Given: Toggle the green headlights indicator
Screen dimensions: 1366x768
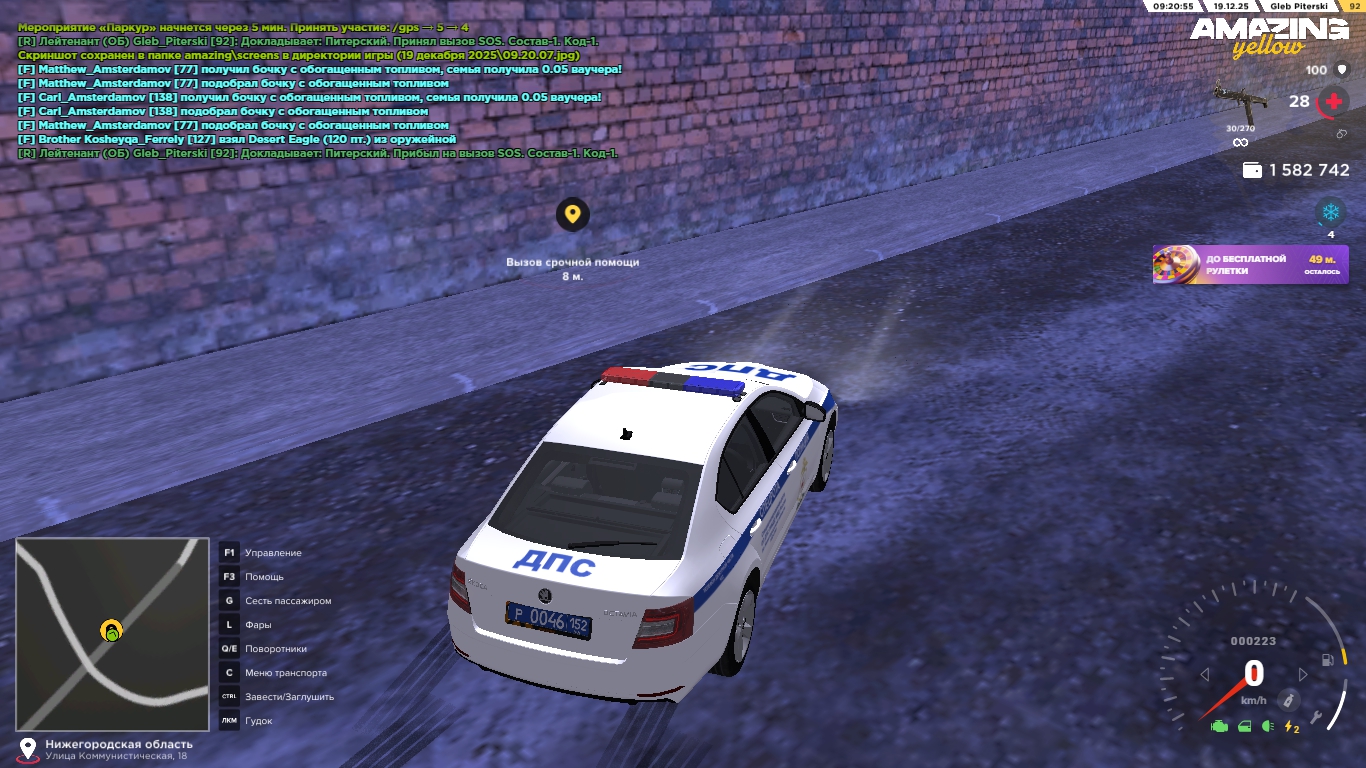Looking at the screenshot, I should tap(1268, 726).
